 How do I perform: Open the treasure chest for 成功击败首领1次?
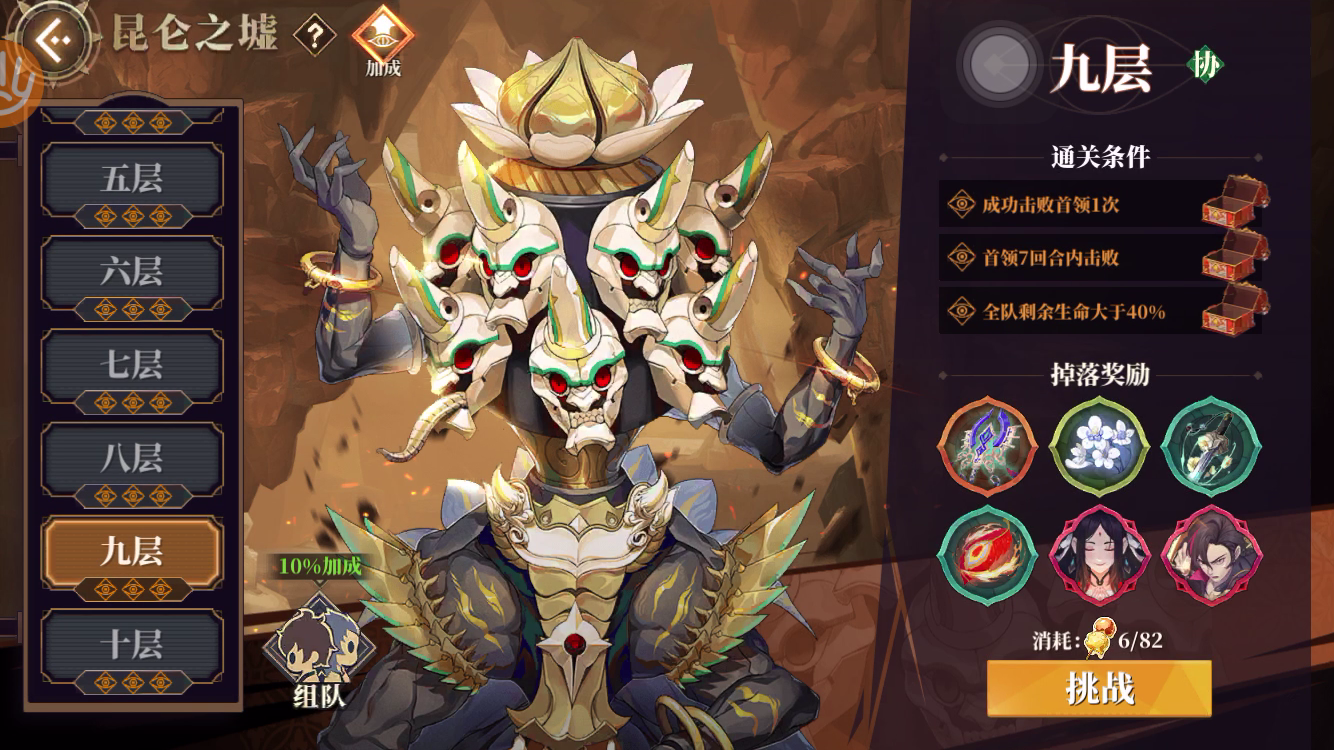[x=1232, y=205]
